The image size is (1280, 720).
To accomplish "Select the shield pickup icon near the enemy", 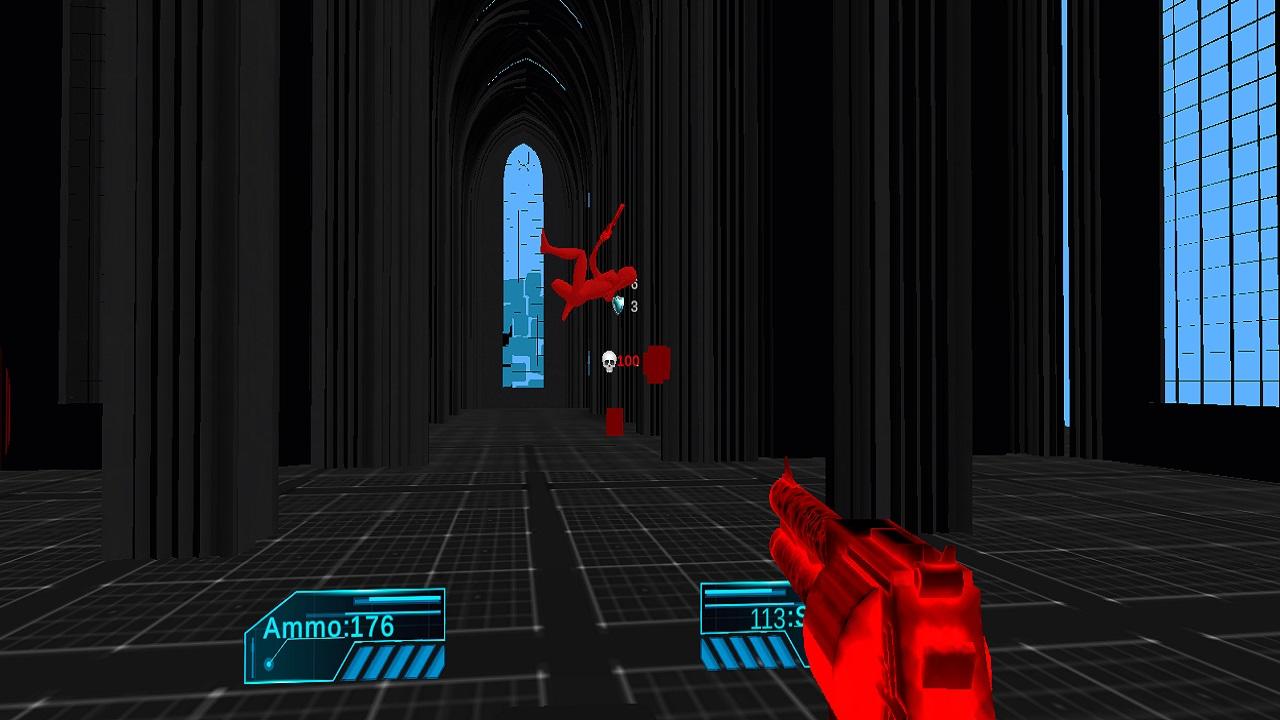I will click(617, 303).
